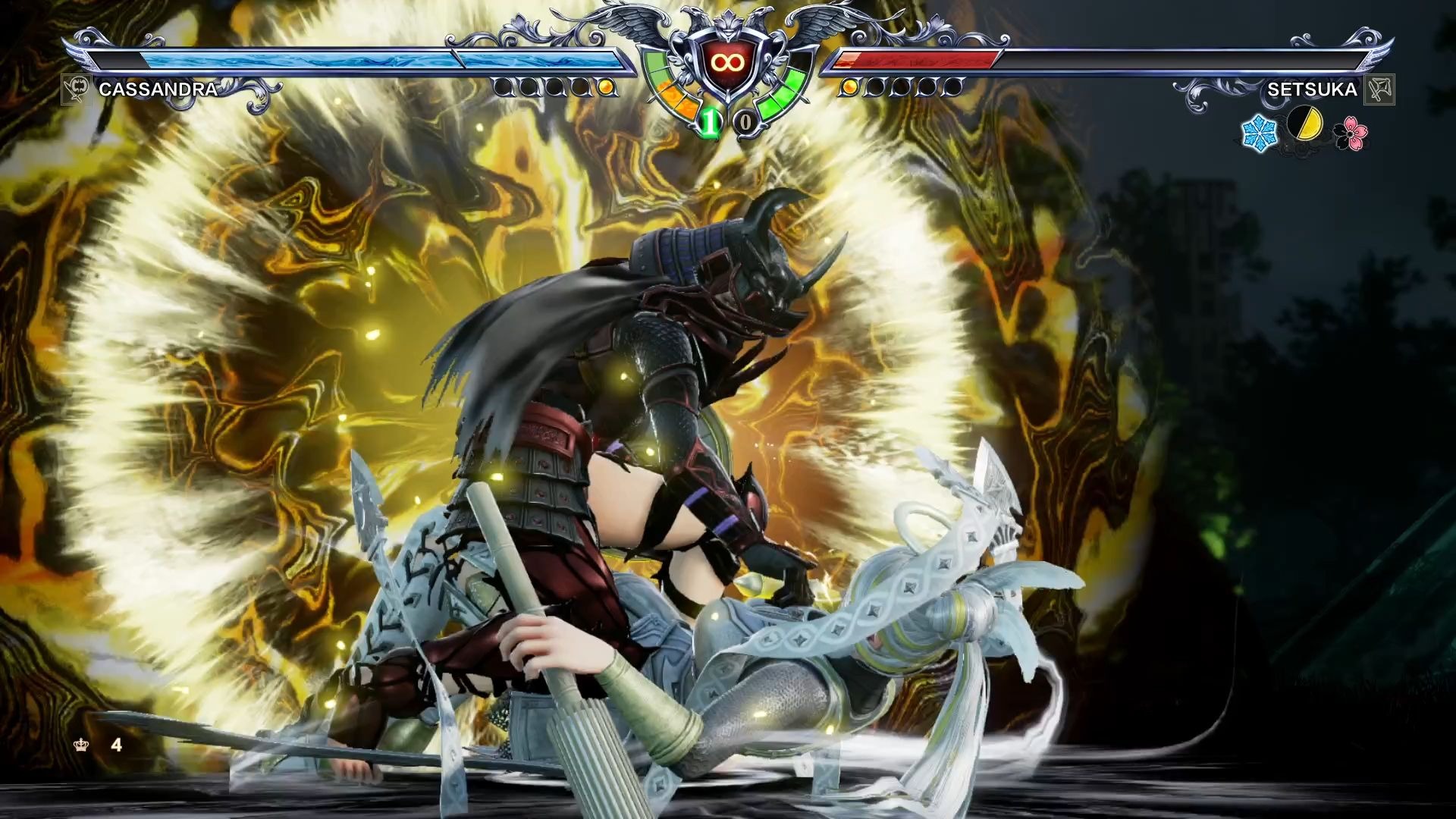Image resolution: width=1456 pixels, height=819 pixels.
Task: Select Setsuka's style emblem beside her name
Action: click(1379, 89)
